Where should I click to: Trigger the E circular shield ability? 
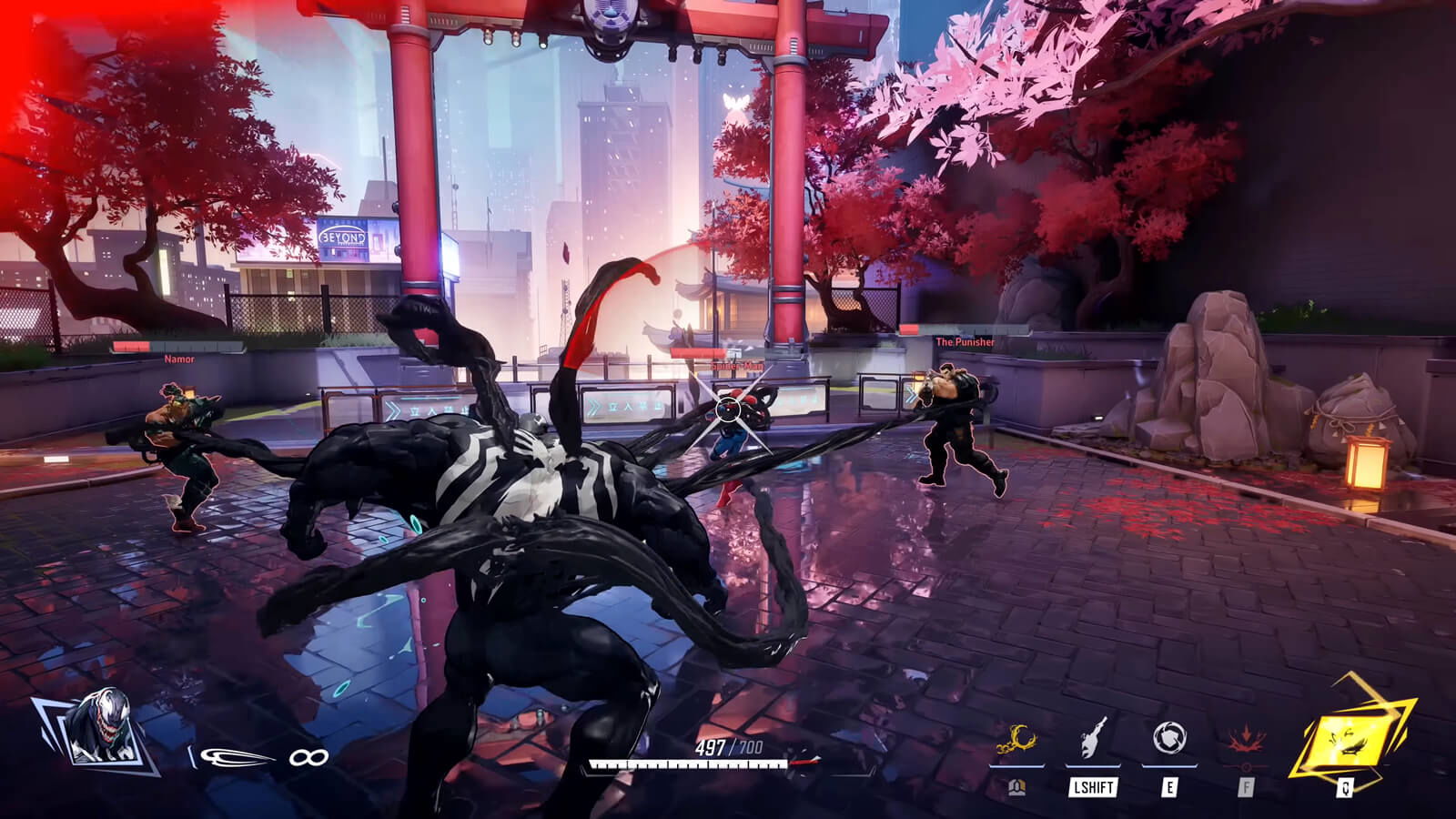[1169, 738]
